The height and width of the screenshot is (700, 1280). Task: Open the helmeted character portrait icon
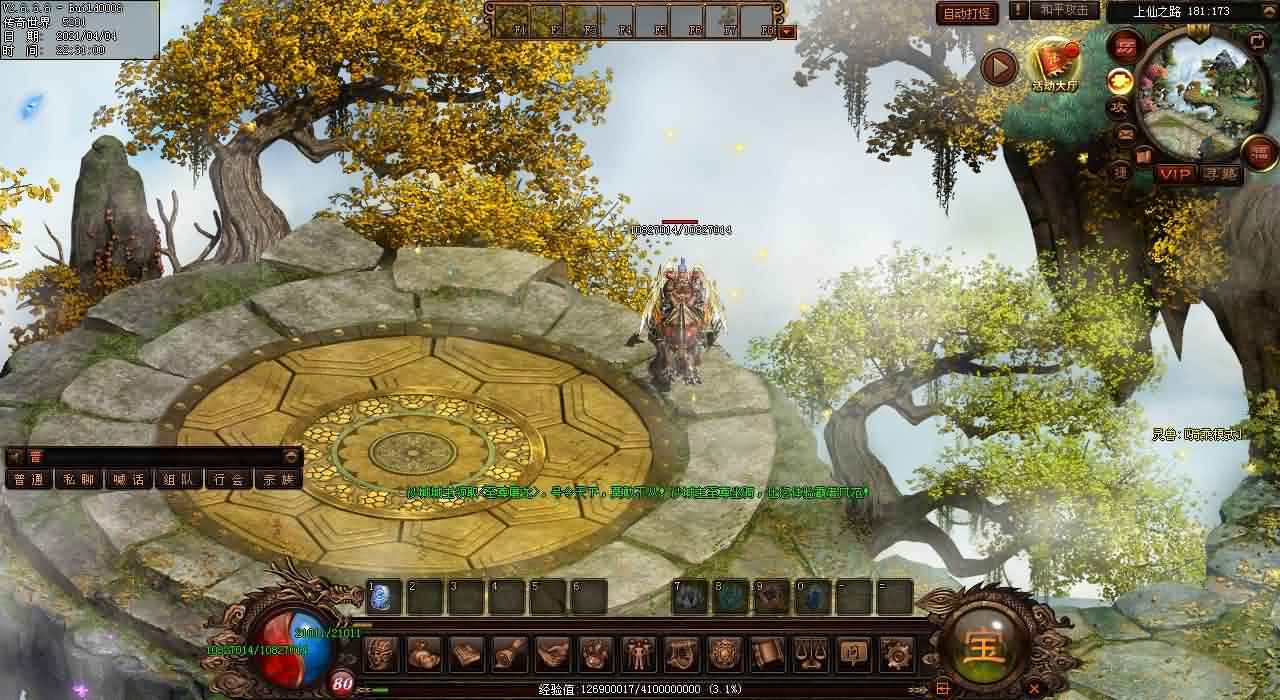pos(381,654)
